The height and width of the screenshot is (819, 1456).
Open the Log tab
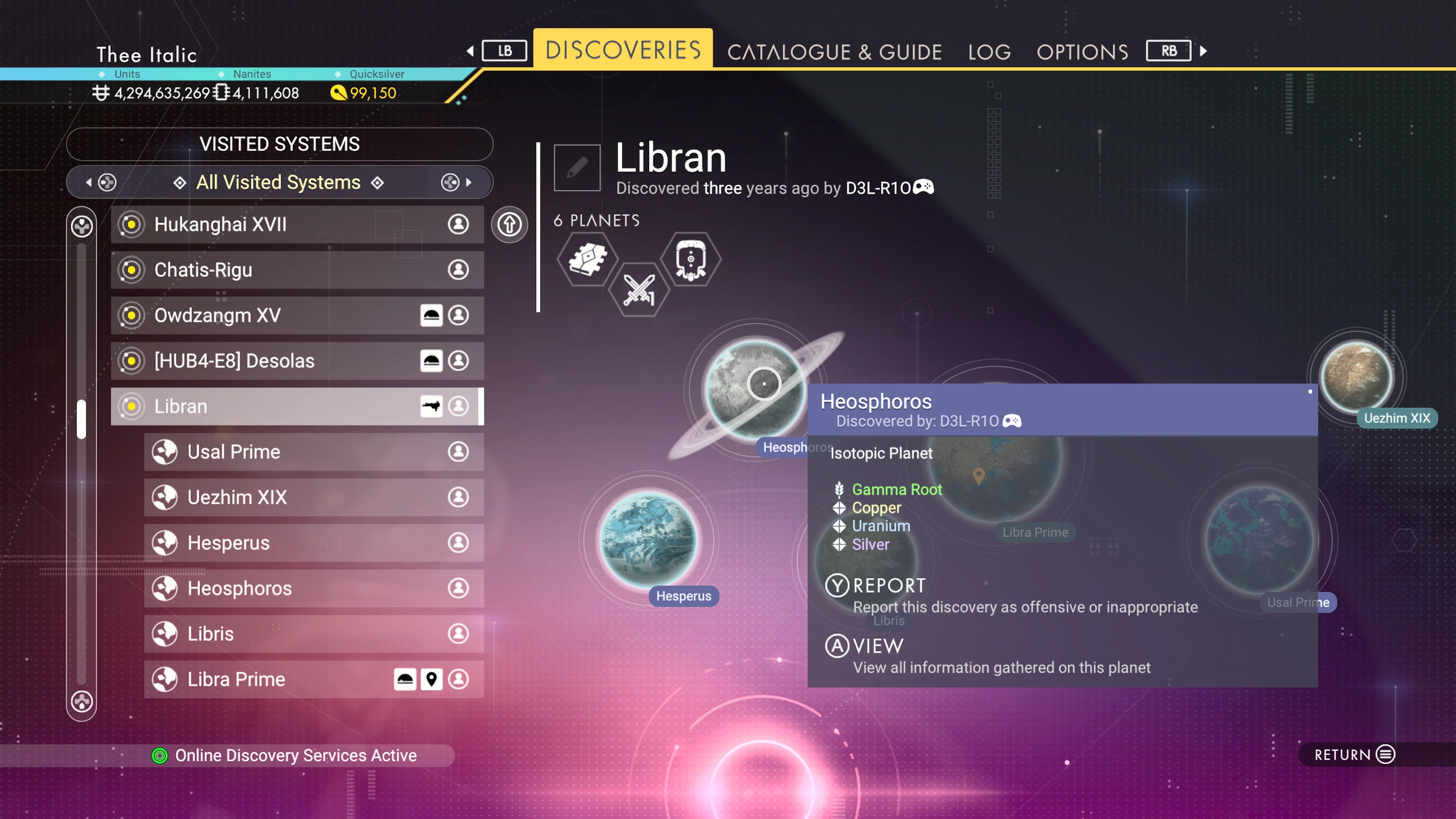tap(989, 52)
